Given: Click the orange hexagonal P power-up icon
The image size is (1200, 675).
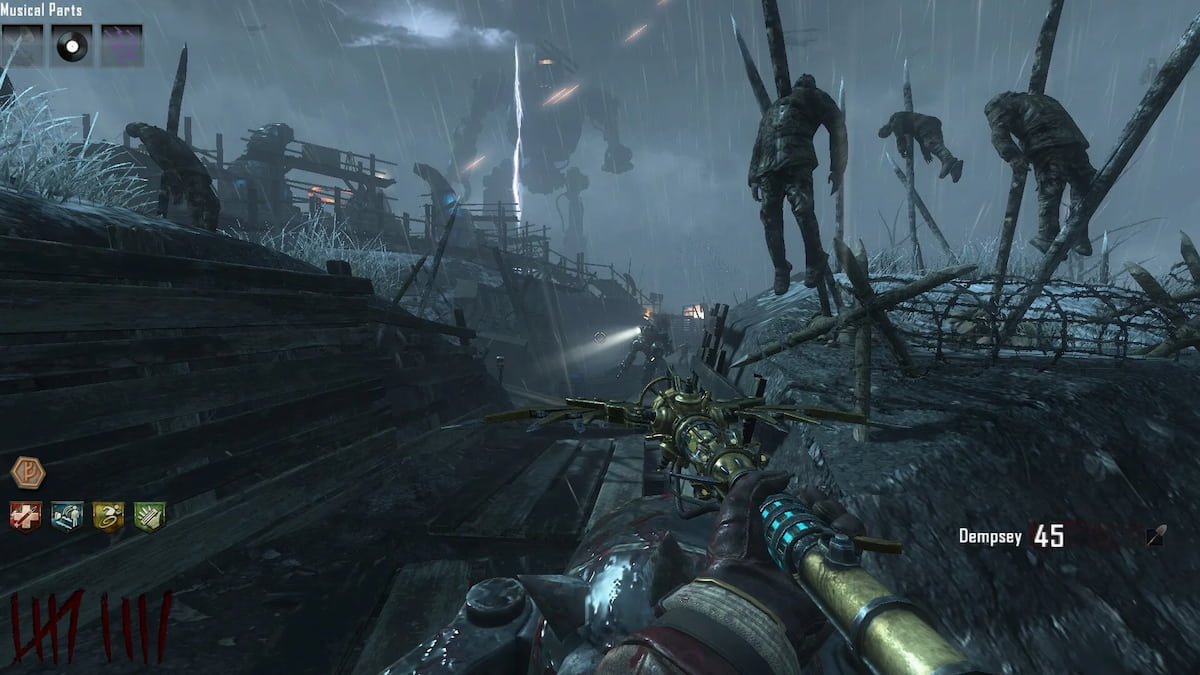Looking at the screenshot, I should 27,471.
